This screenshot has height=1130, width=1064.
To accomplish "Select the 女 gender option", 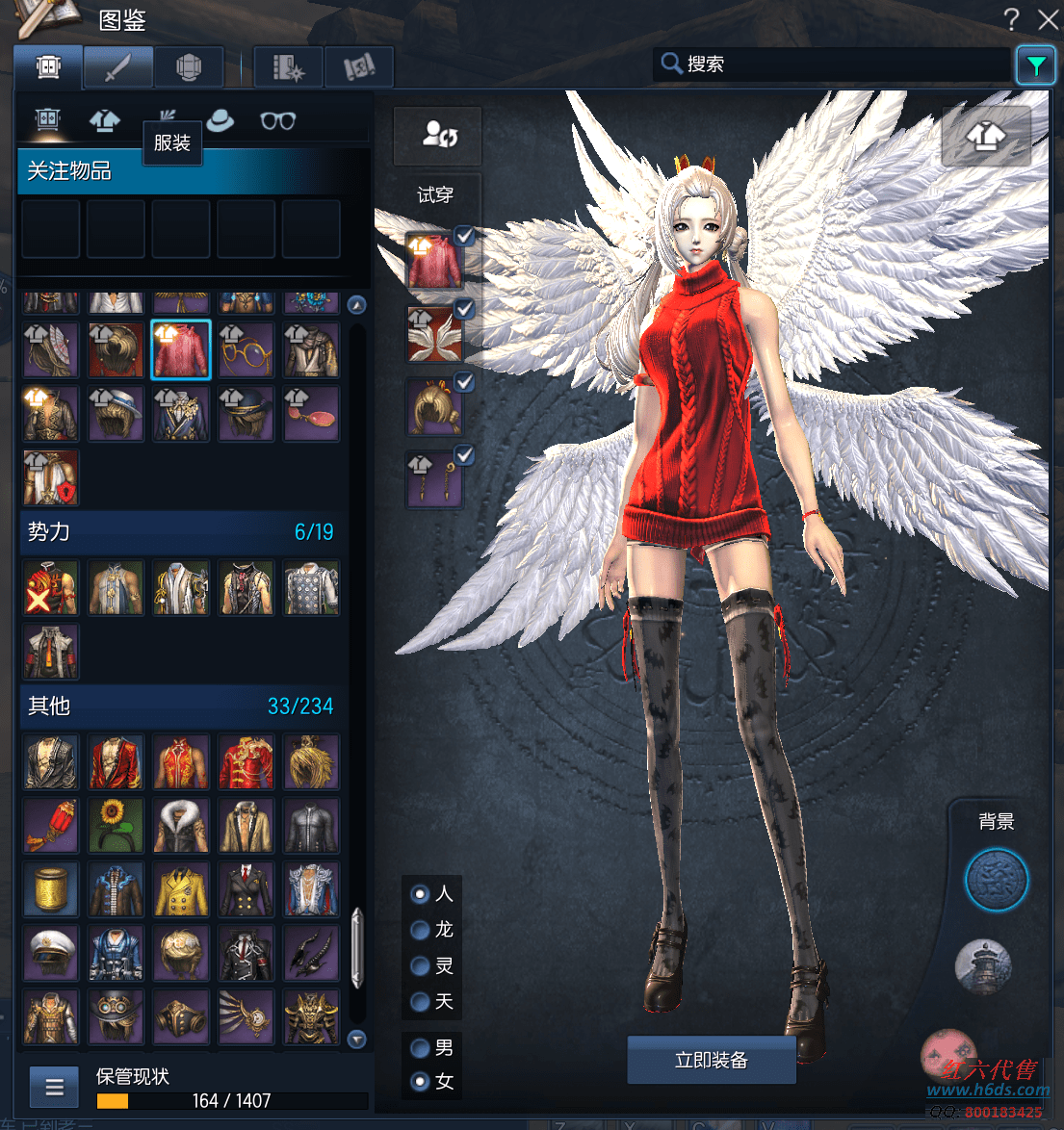I will [x=420, y=1082].
